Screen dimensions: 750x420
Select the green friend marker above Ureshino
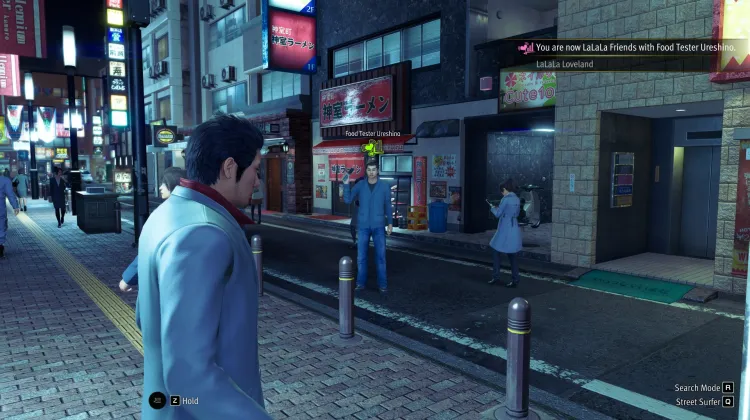coord(373,148)
